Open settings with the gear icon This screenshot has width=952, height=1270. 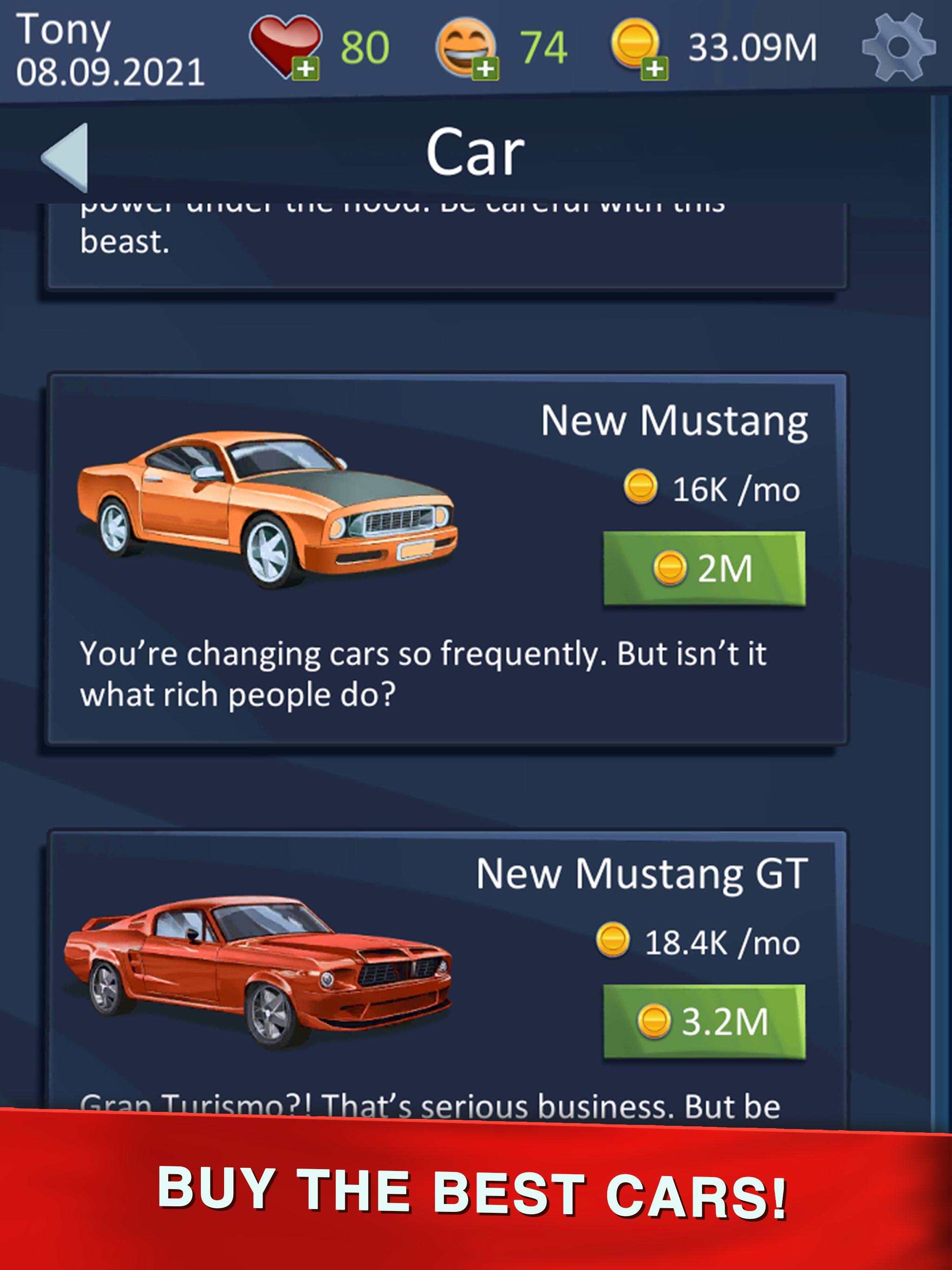(898, 47)
